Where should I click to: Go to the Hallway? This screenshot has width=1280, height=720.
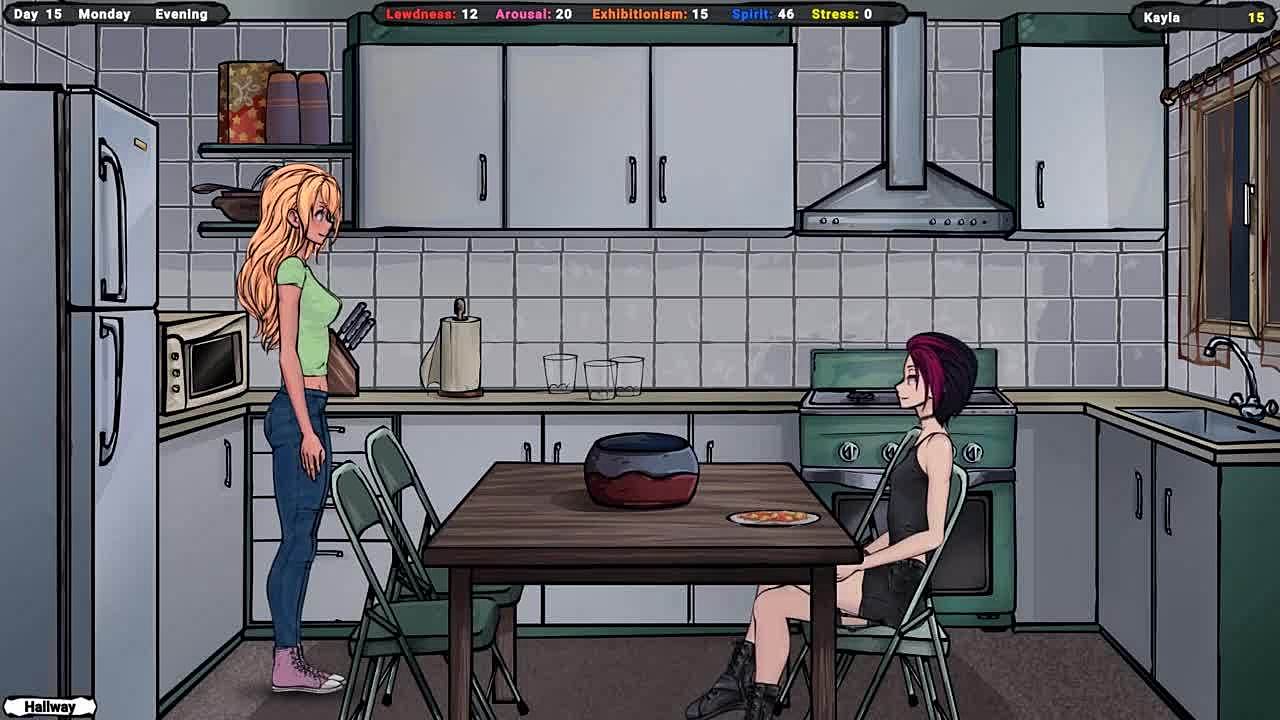tap(49, 707)
